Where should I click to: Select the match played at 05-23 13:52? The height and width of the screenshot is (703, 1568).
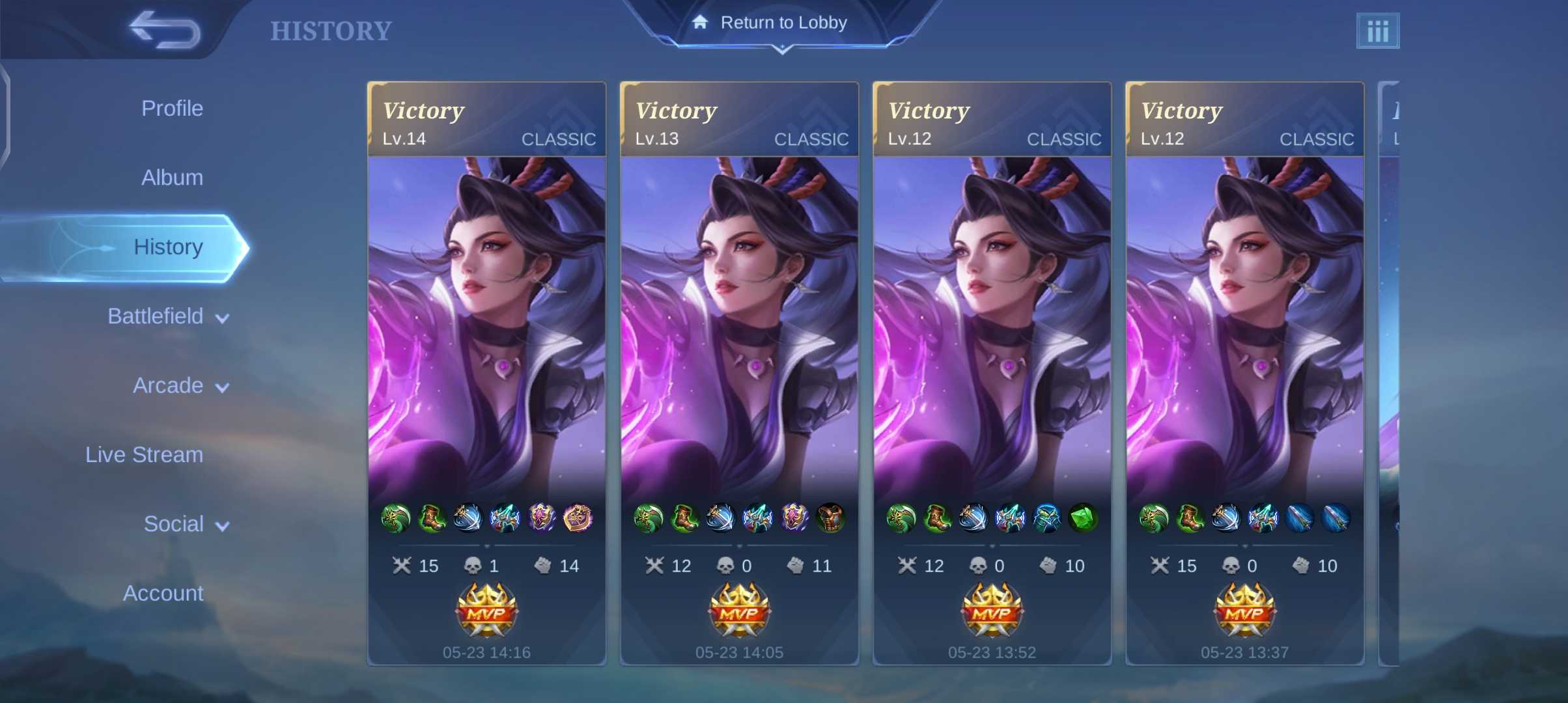[992, 372]
